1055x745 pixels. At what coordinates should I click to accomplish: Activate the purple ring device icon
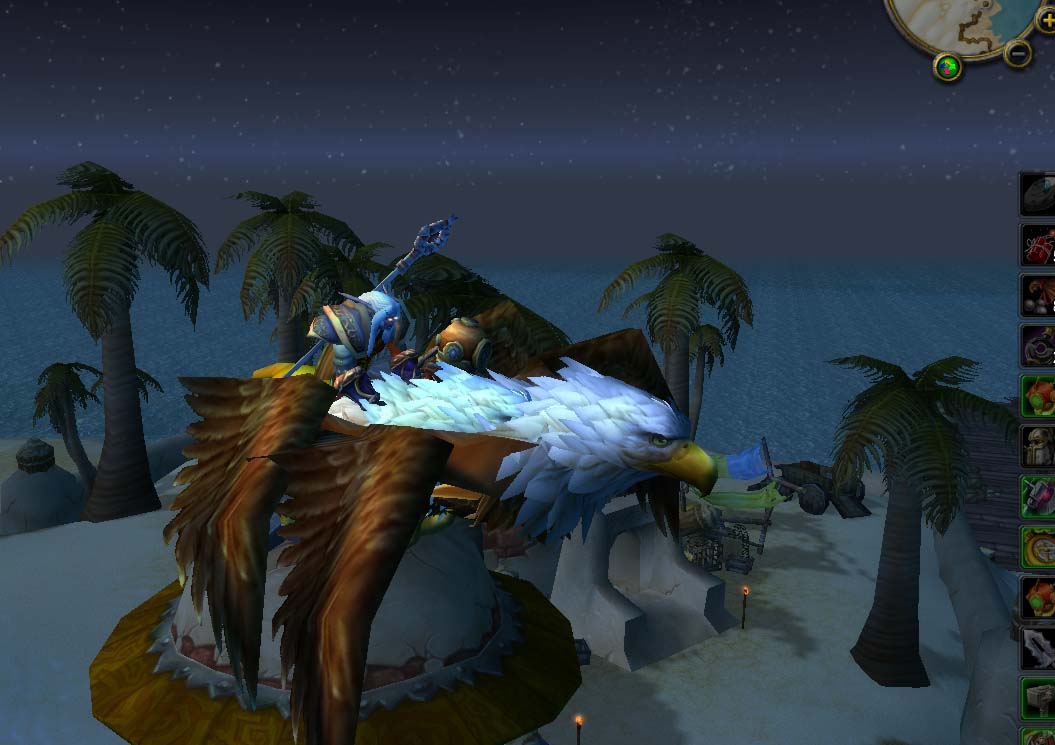pyautogui.click(x=1038, y=346)
